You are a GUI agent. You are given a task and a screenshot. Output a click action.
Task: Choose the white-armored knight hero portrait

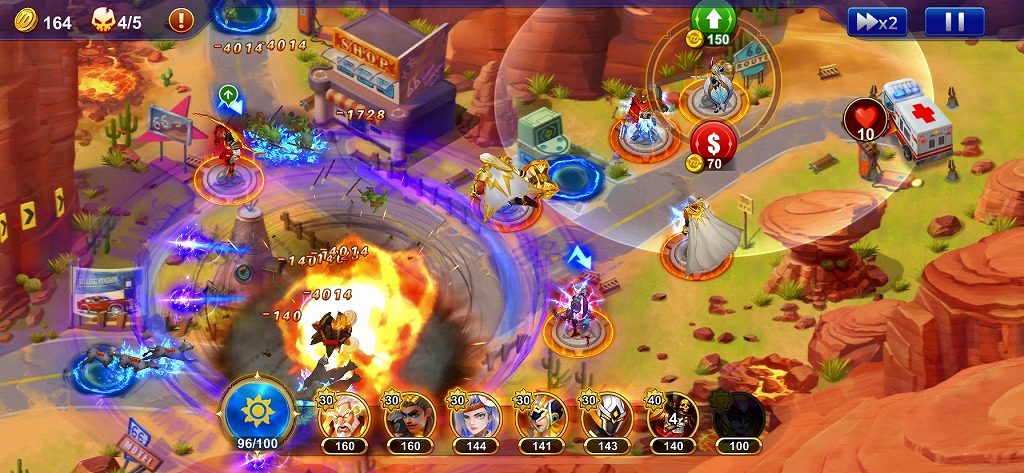(x=607, y=418)
